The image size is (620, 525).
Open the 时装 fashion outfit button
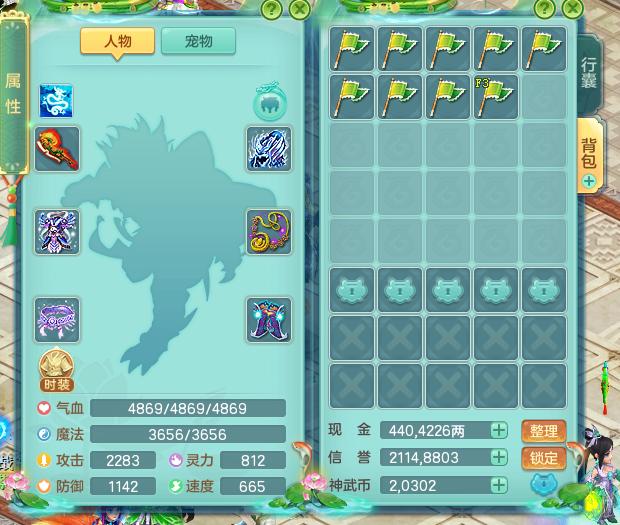56,370
